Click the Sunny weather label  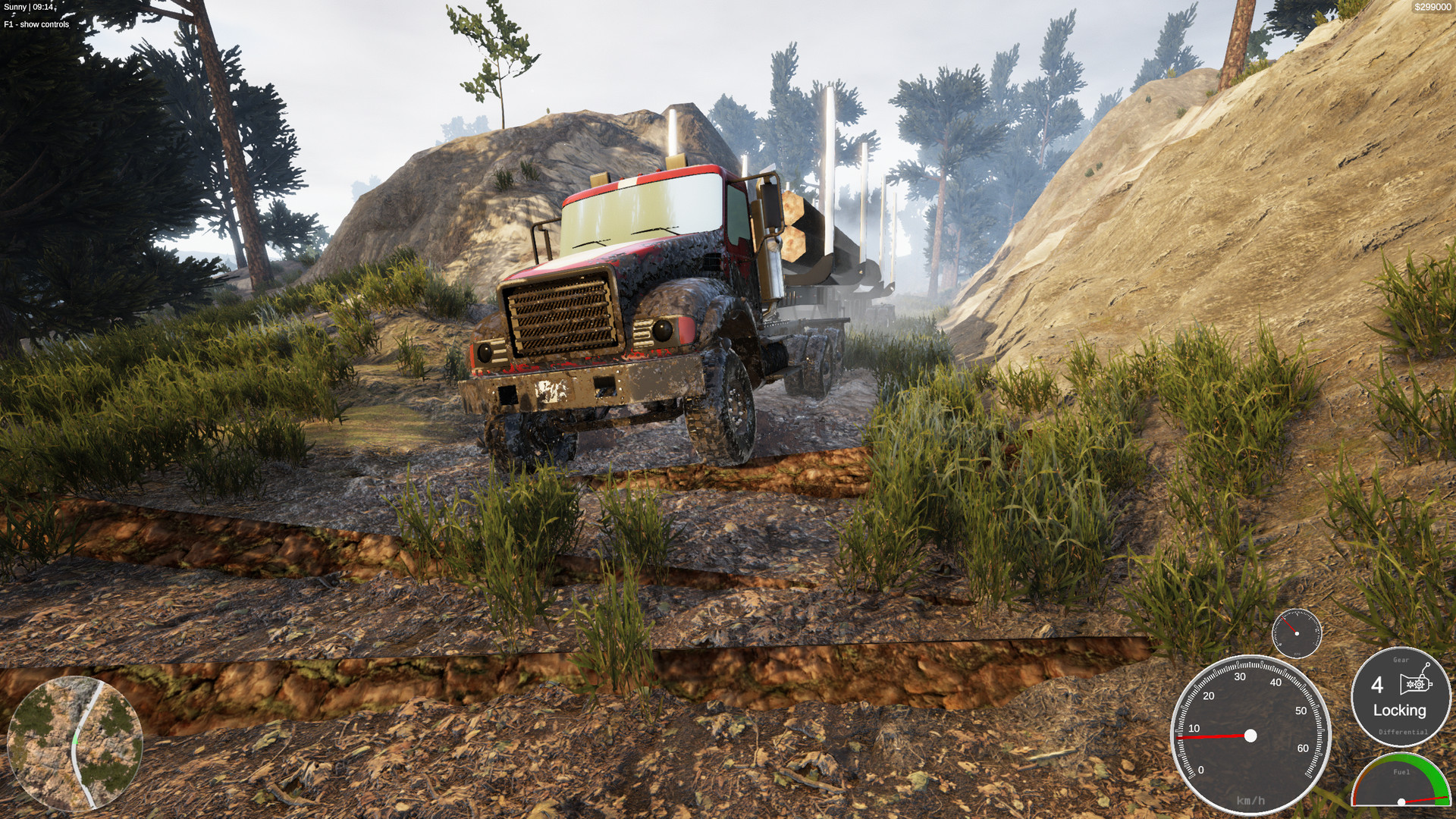tap(17, 8)
